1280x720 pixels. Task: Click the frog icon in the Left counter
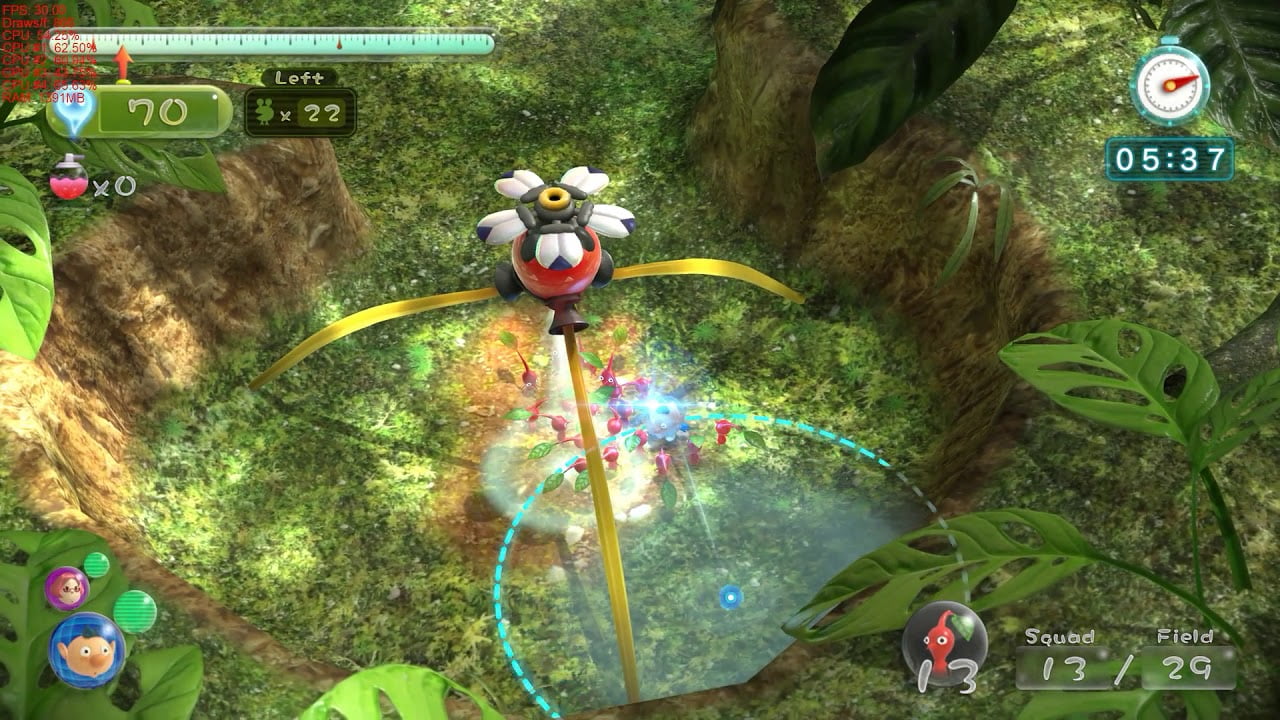tap(264, 110)
